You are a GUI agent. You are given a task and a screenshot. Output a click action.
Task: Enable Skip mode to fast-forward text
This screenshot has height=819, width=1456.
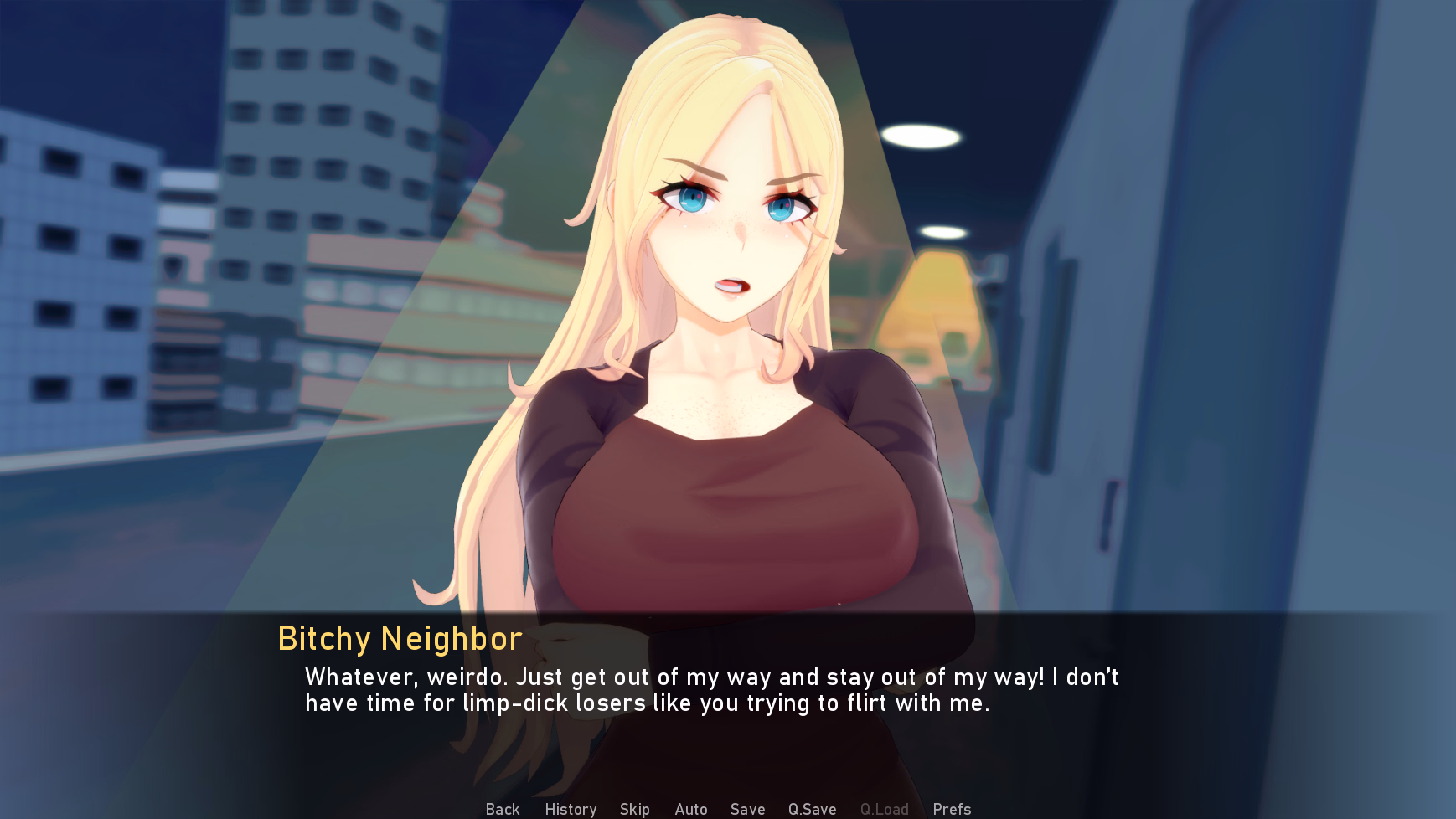pos(634,809)
